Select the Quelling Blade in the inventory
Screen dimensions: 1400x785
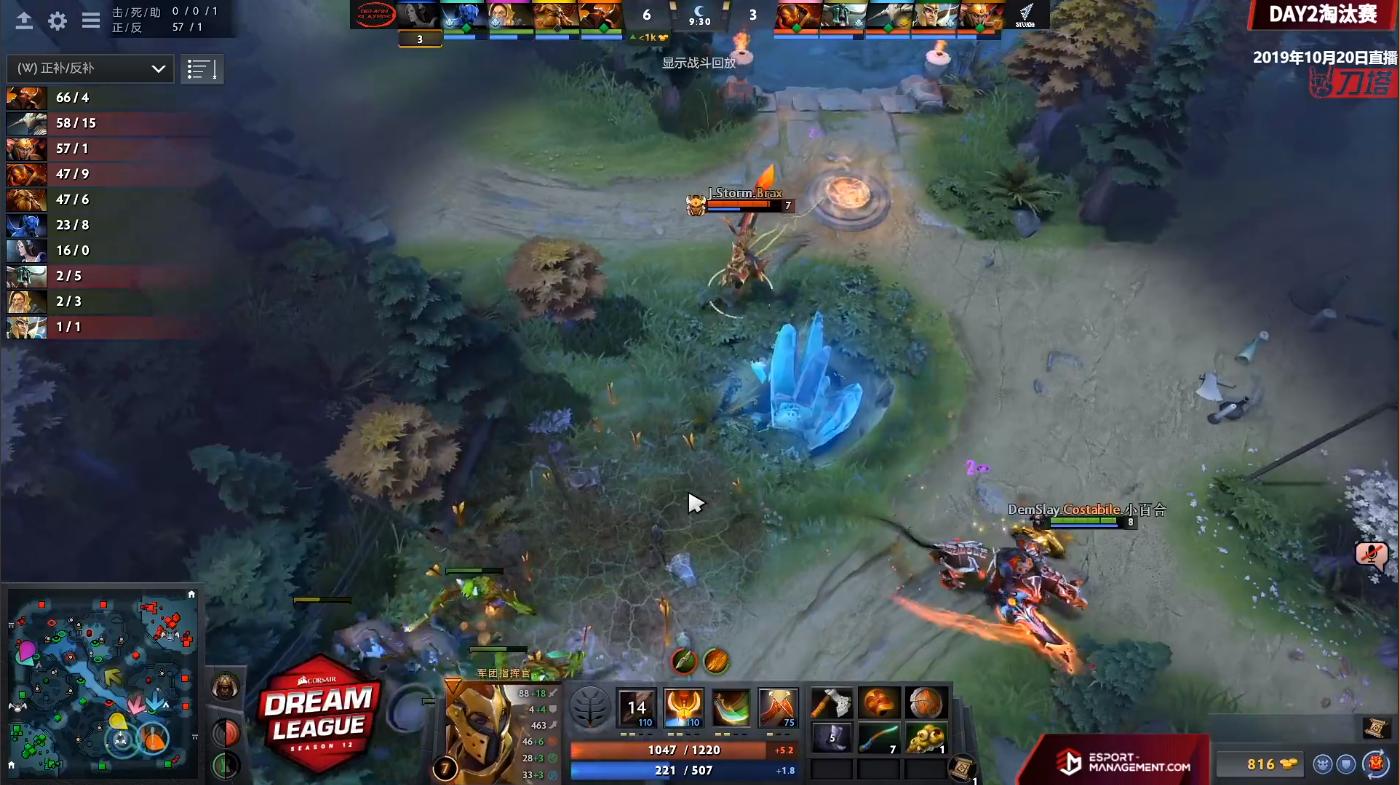[x=832, y=703]
